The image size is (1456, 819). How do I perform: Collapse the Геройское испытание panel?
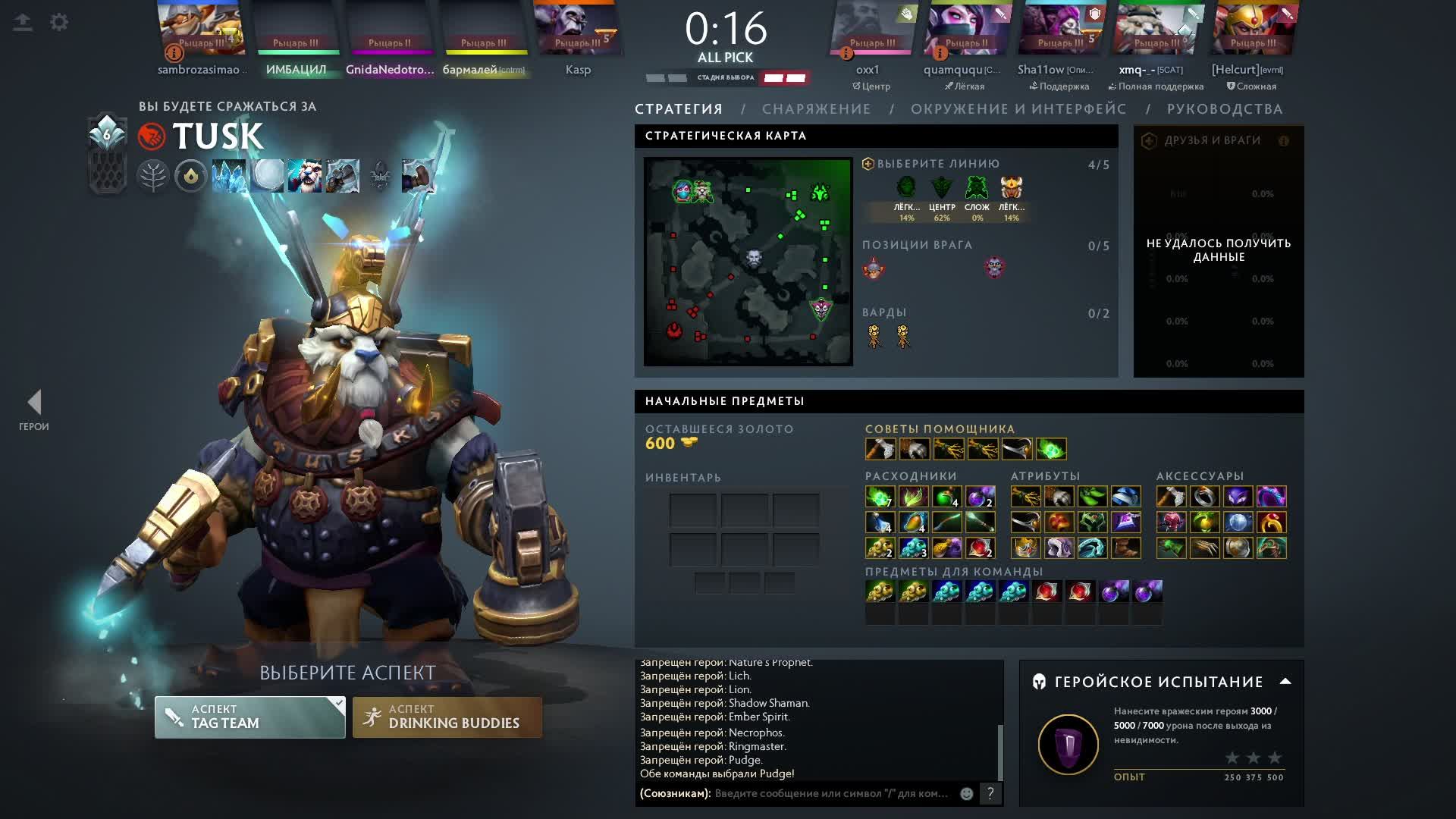1285,681
